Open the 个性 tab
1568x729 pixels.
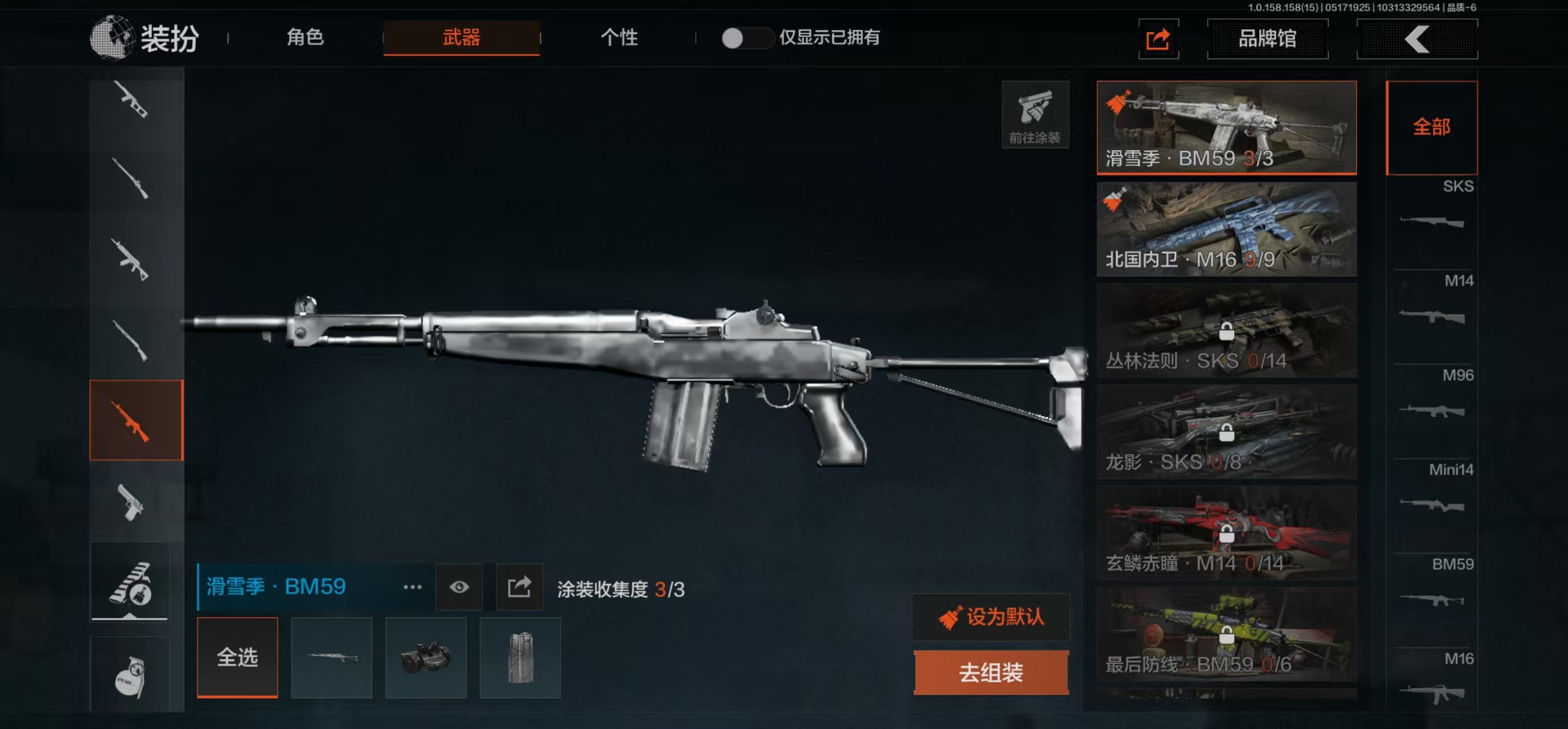tap(618, 38)
